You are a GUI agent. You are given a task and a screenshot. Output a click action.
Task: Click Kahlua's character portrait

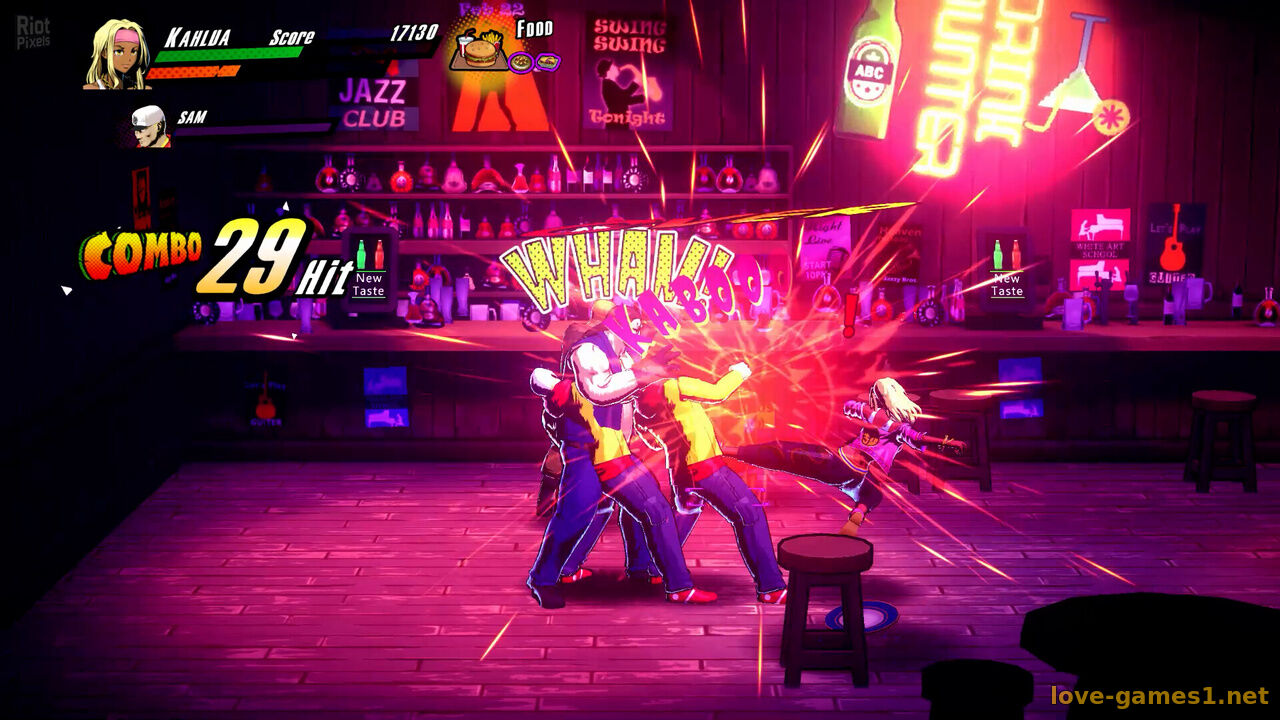[118, 55]
